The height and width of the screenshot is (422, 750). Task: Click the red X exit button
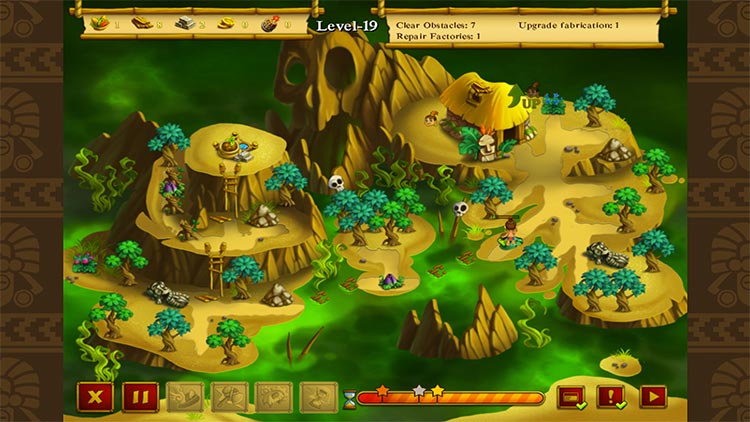[95, 397]
